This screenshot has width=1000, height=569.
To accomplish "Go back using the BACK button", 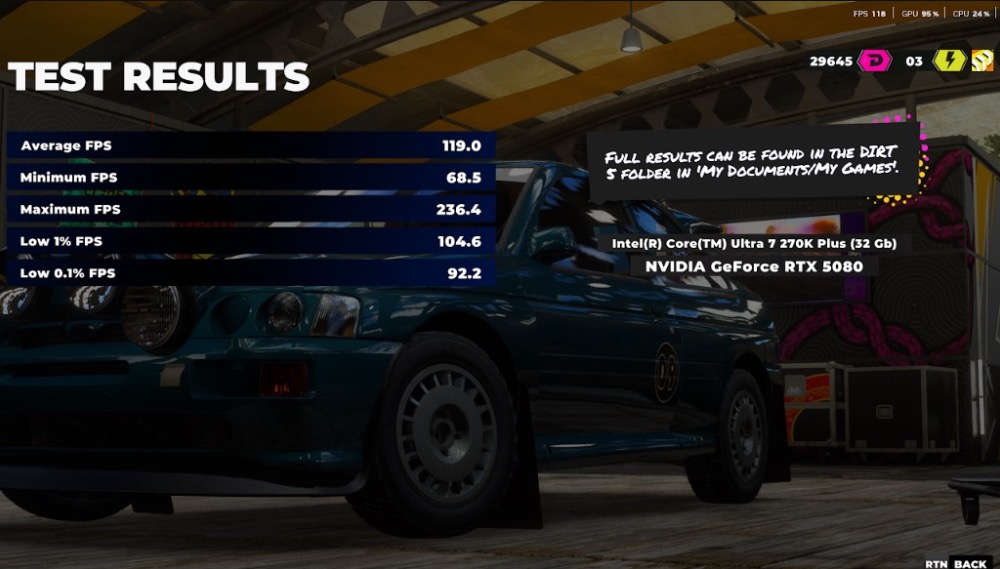I will click(969, 563).
